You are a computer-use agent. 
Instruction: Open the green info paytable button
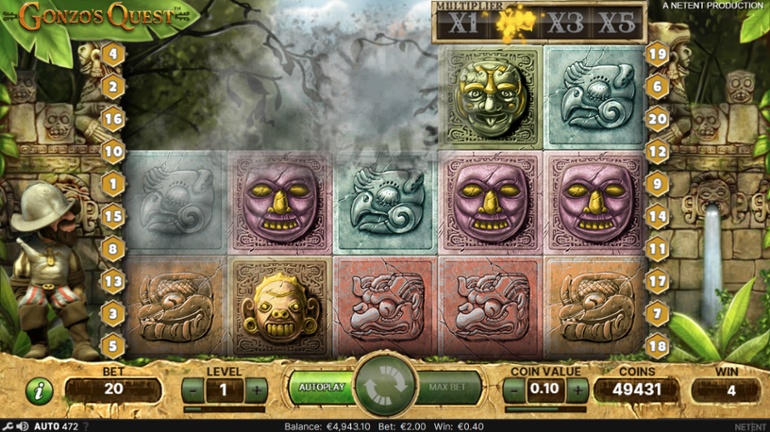coord(39,391)
